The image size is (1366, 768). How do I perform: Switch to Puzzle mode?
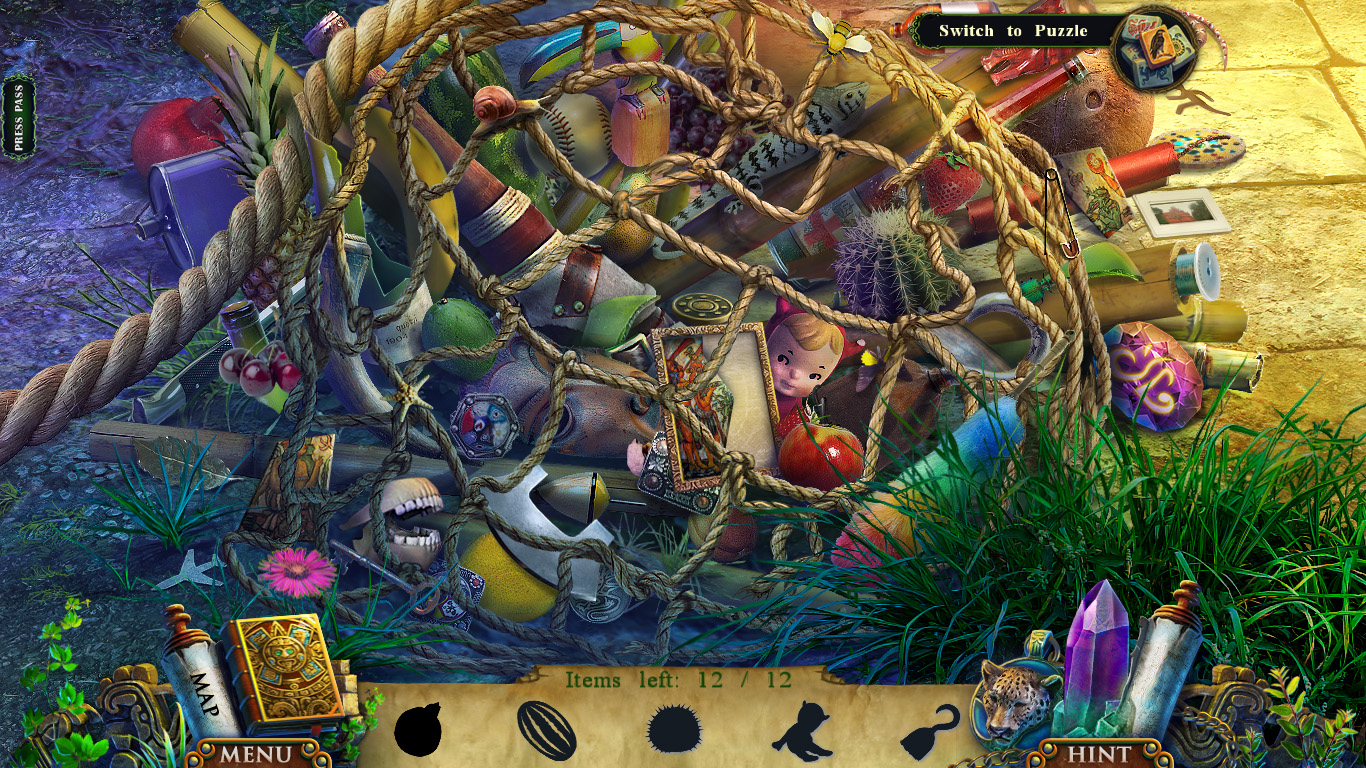click(1013, 30)
